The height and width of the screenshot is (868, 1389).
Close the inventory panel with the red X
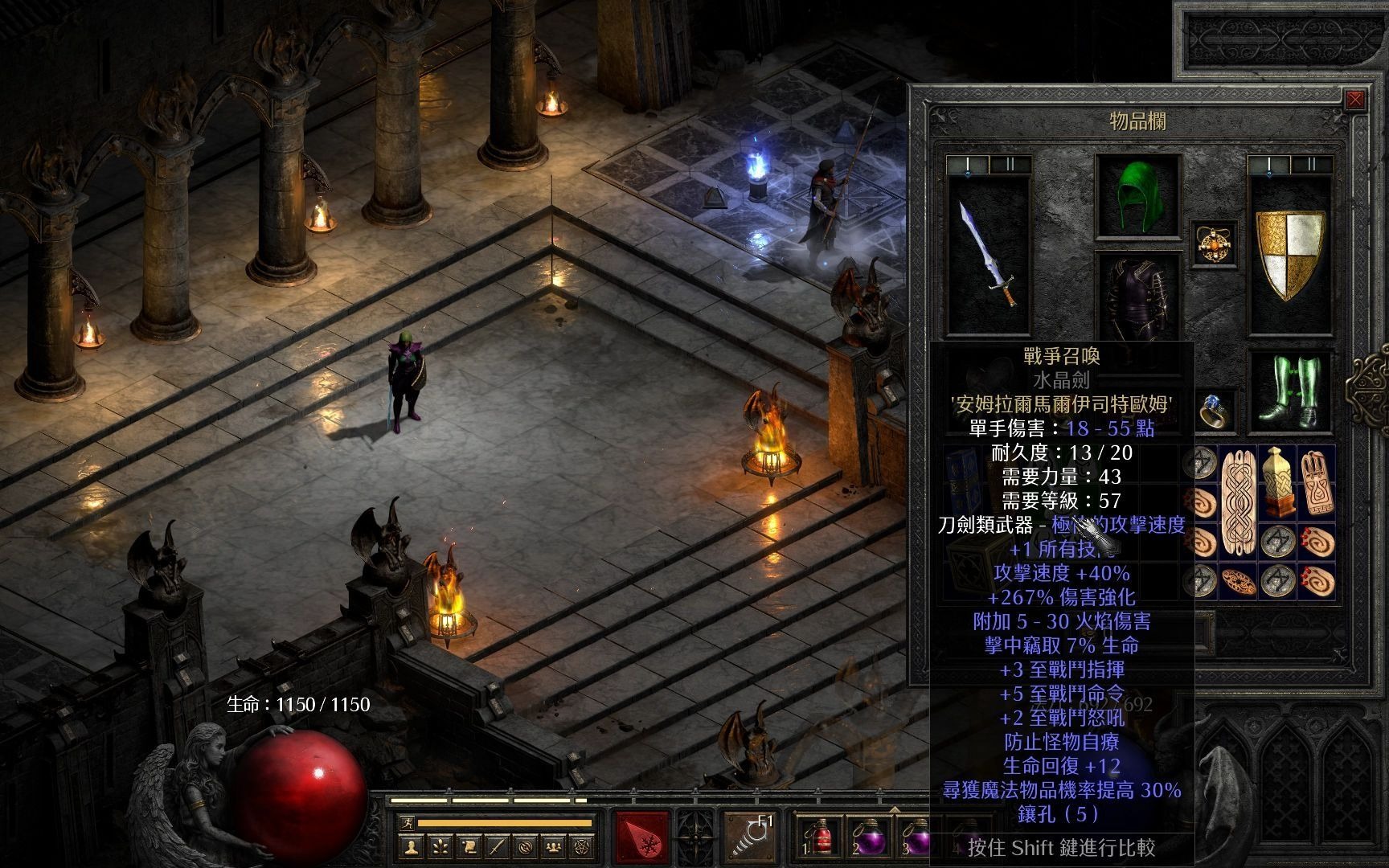1355,100
